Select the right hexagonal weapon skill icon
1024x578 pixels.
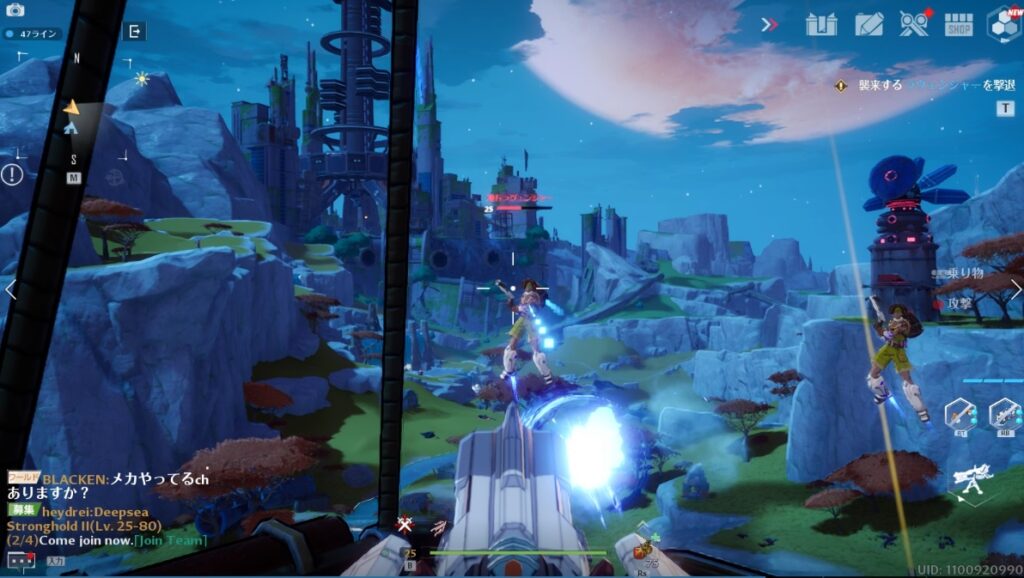tap(1004, 413)
